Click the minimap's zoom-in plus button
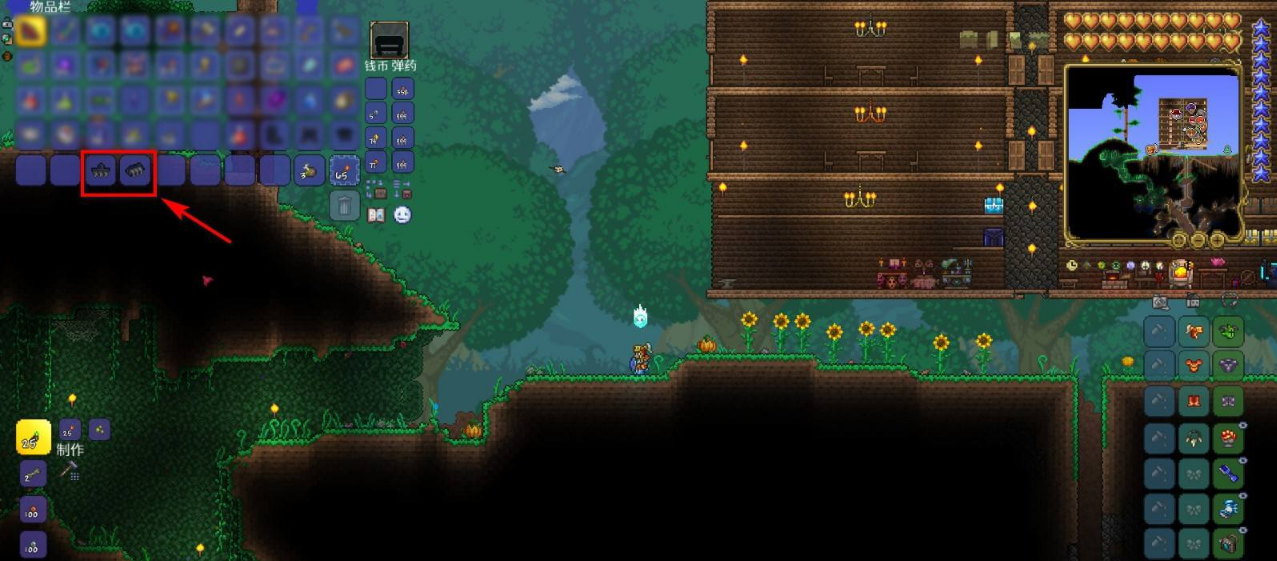Image resolution: width=1277 pixels, height=561 pixels. (1217, 240)
